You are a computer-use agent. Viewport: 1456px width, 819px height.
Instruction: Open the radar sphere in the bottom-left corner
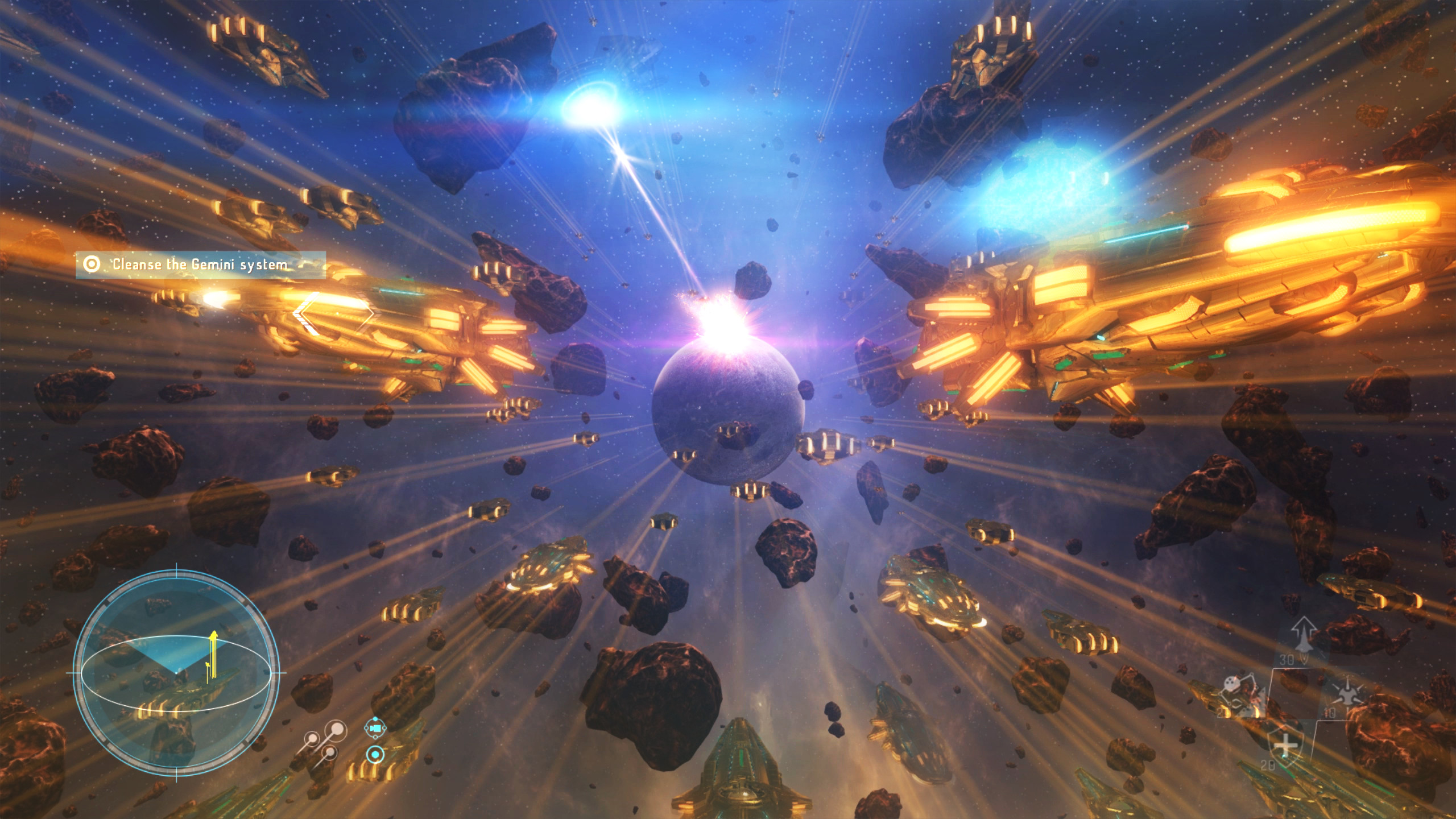tap(176, 672)
